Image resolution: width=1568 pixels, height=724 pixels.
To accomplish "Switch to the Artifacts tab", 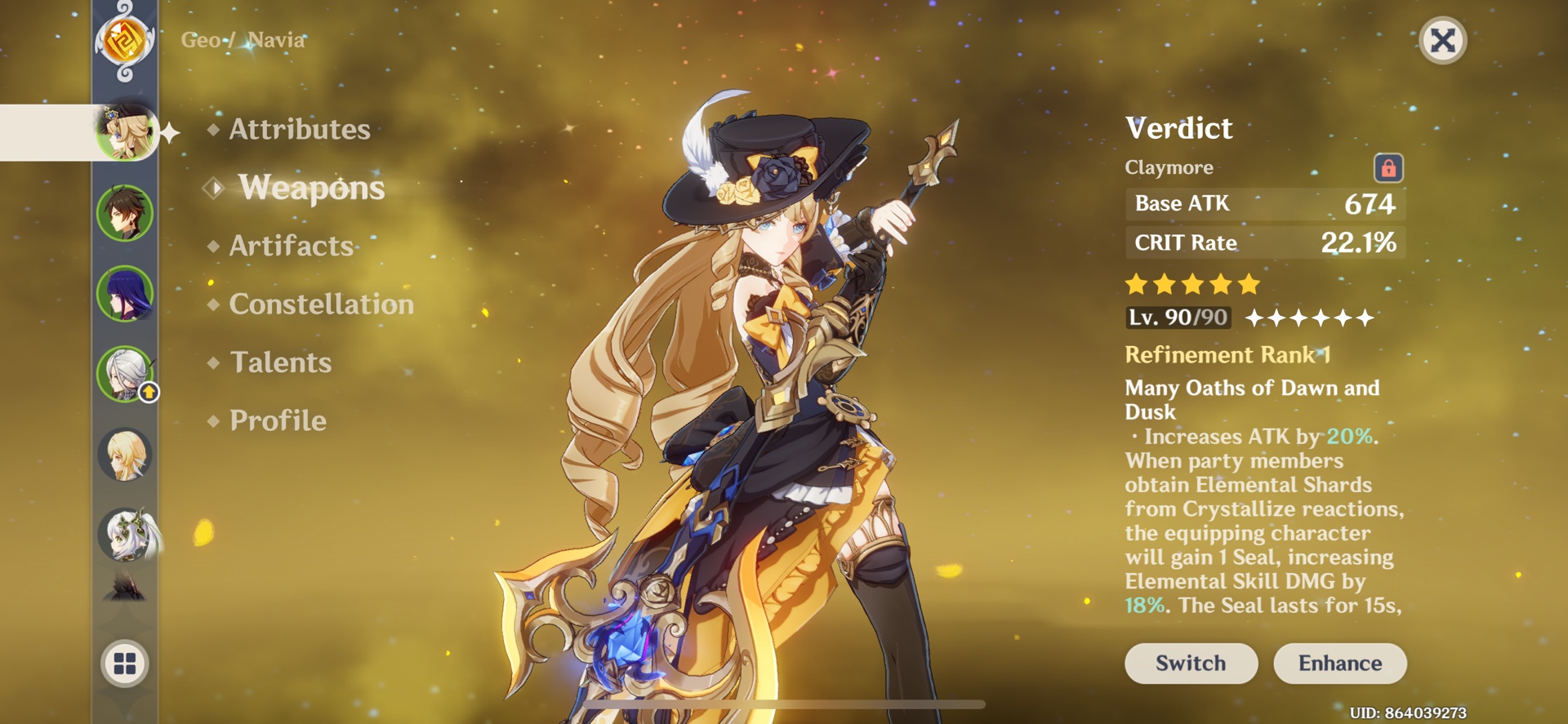I will (291, 246).
